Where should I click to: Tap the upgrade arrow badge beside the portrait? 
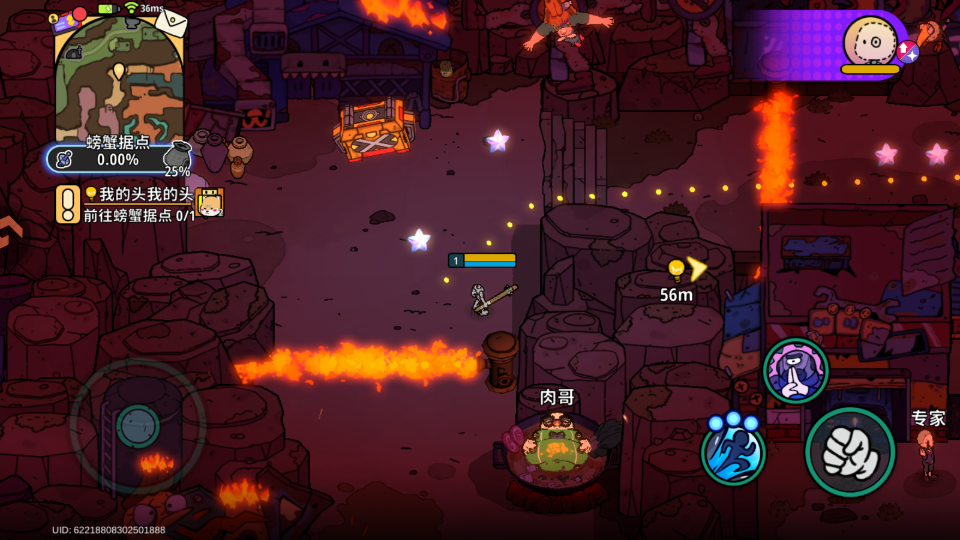click(x=907, y=51)
